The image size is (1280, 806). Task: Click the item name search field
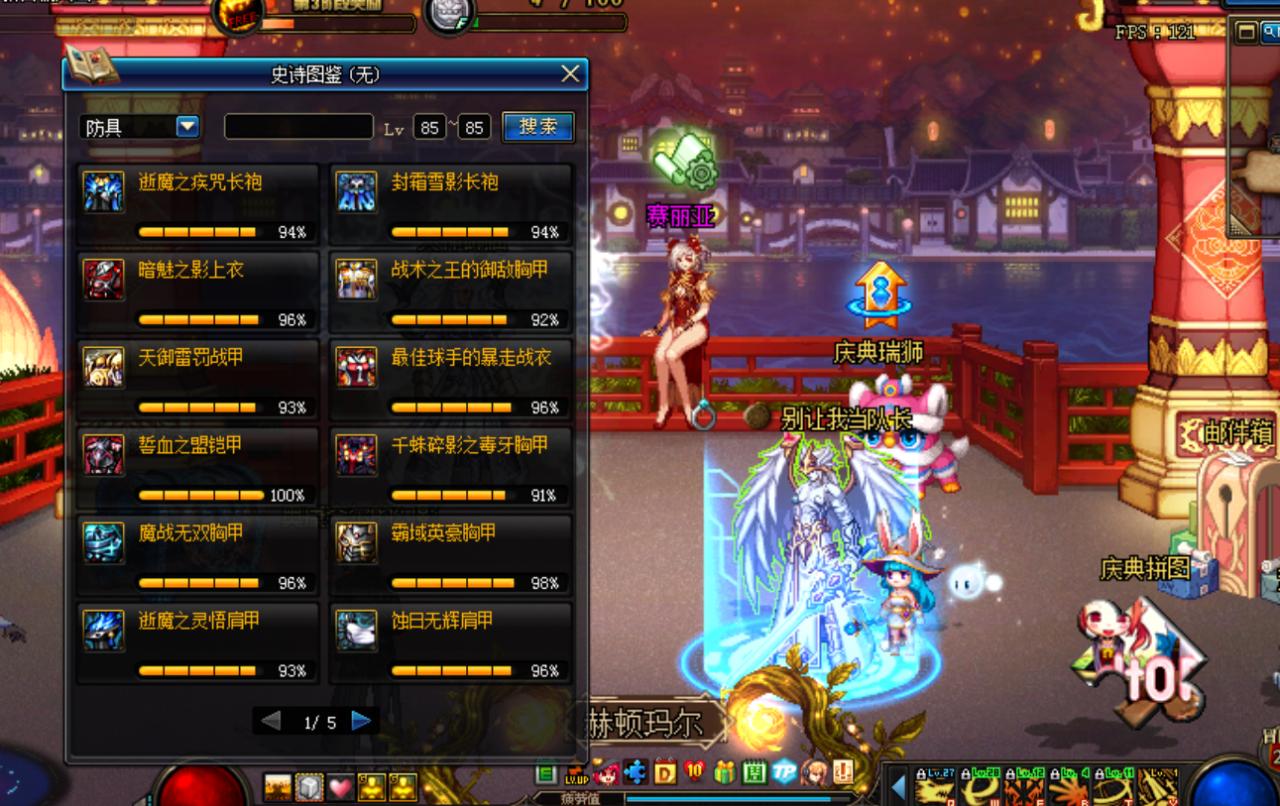[299, 126]
